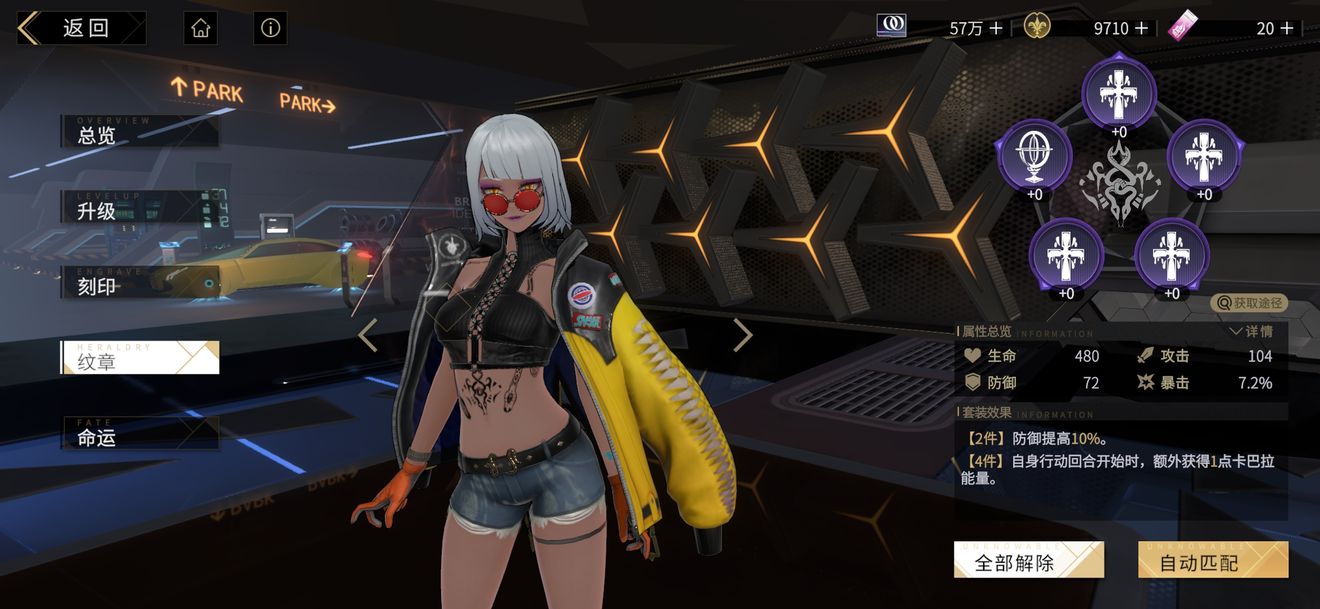Viewport: 1320px width, 609px height.
Task: Select the globe emblem slot
Action: click(x=1034, y=156)
